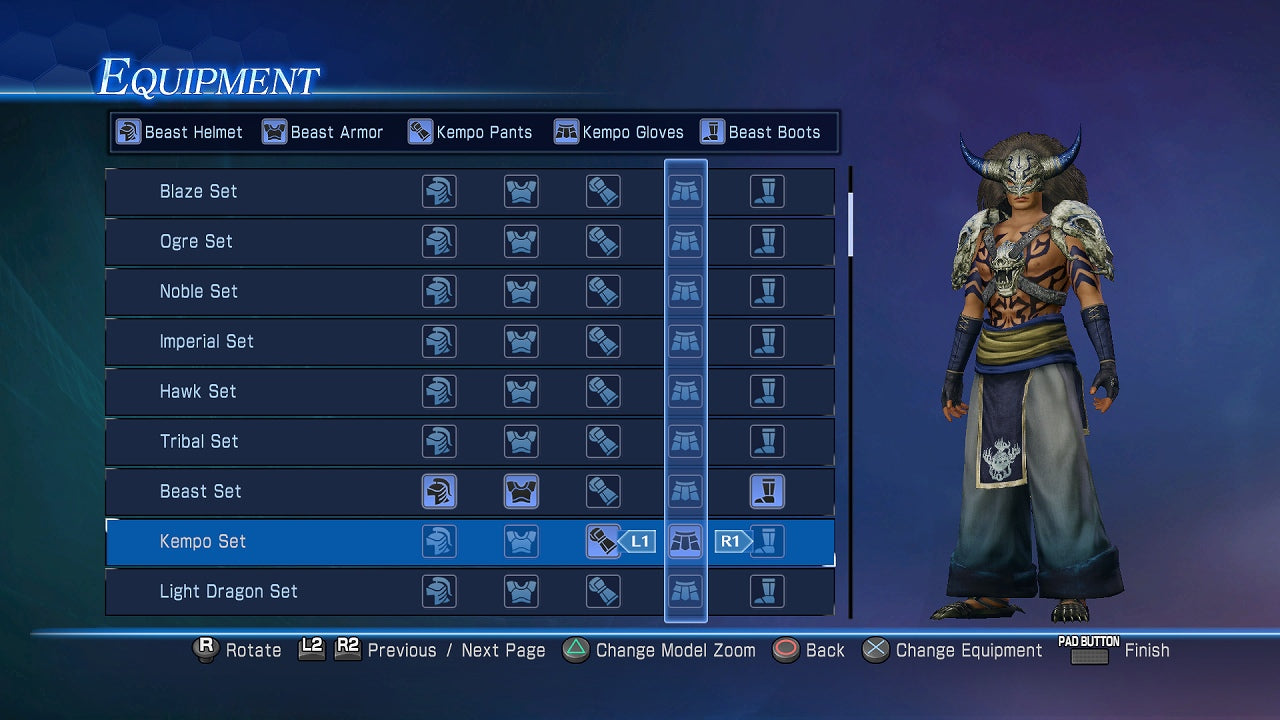Select the Ogre Set armor icon
This screenshot has height=720, width=1280.
[521, 241]
